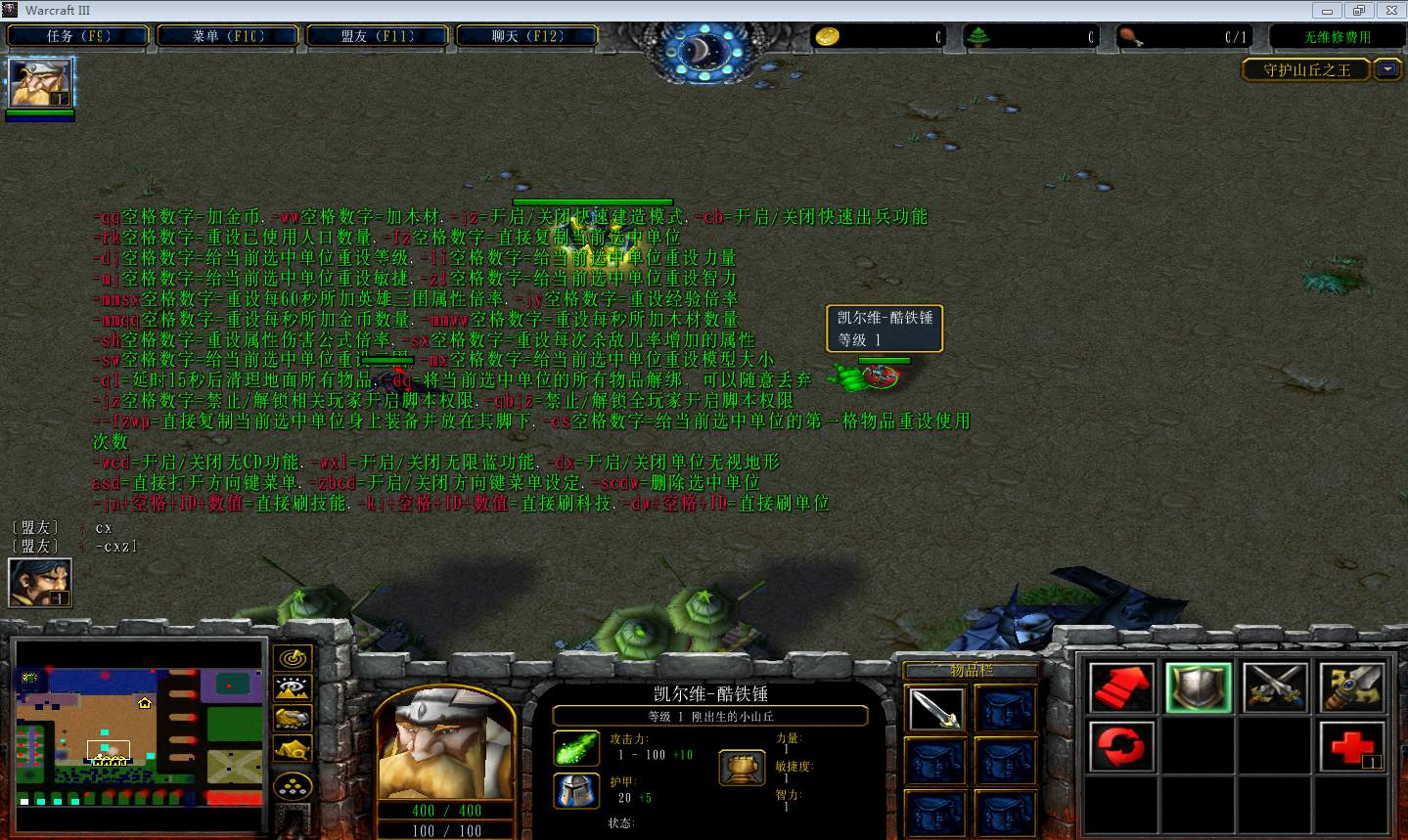Open the 聊天 (F12) chat log
The width and height of the screenshot is (1408, 840).
point(527,36)
